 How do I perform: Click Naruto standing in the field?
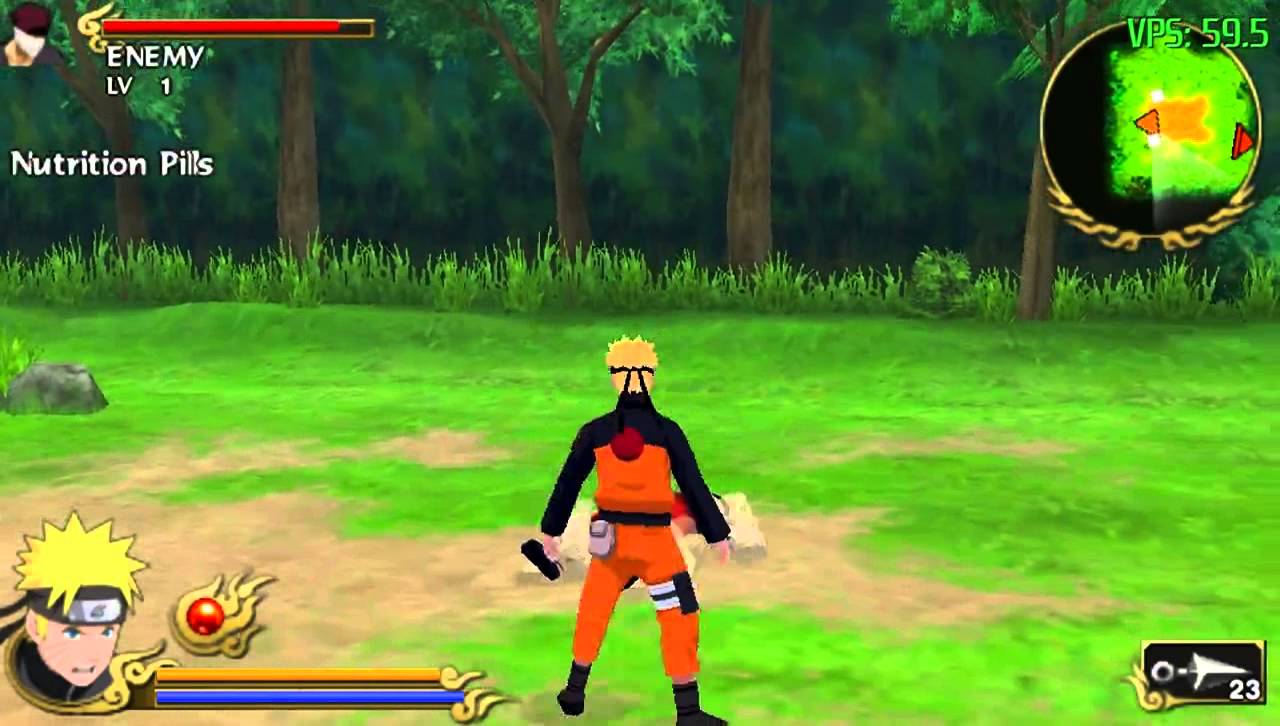coord(630,500)
